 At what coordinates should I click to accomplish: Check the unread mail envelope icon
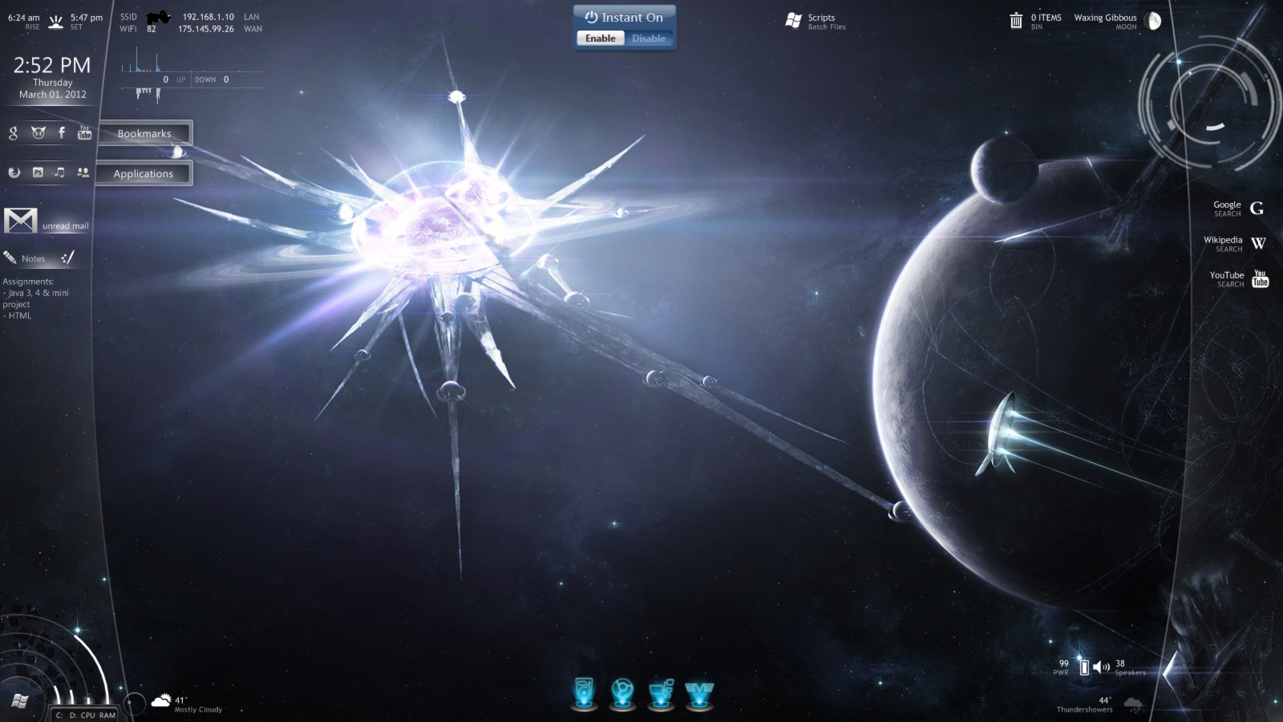20,220
